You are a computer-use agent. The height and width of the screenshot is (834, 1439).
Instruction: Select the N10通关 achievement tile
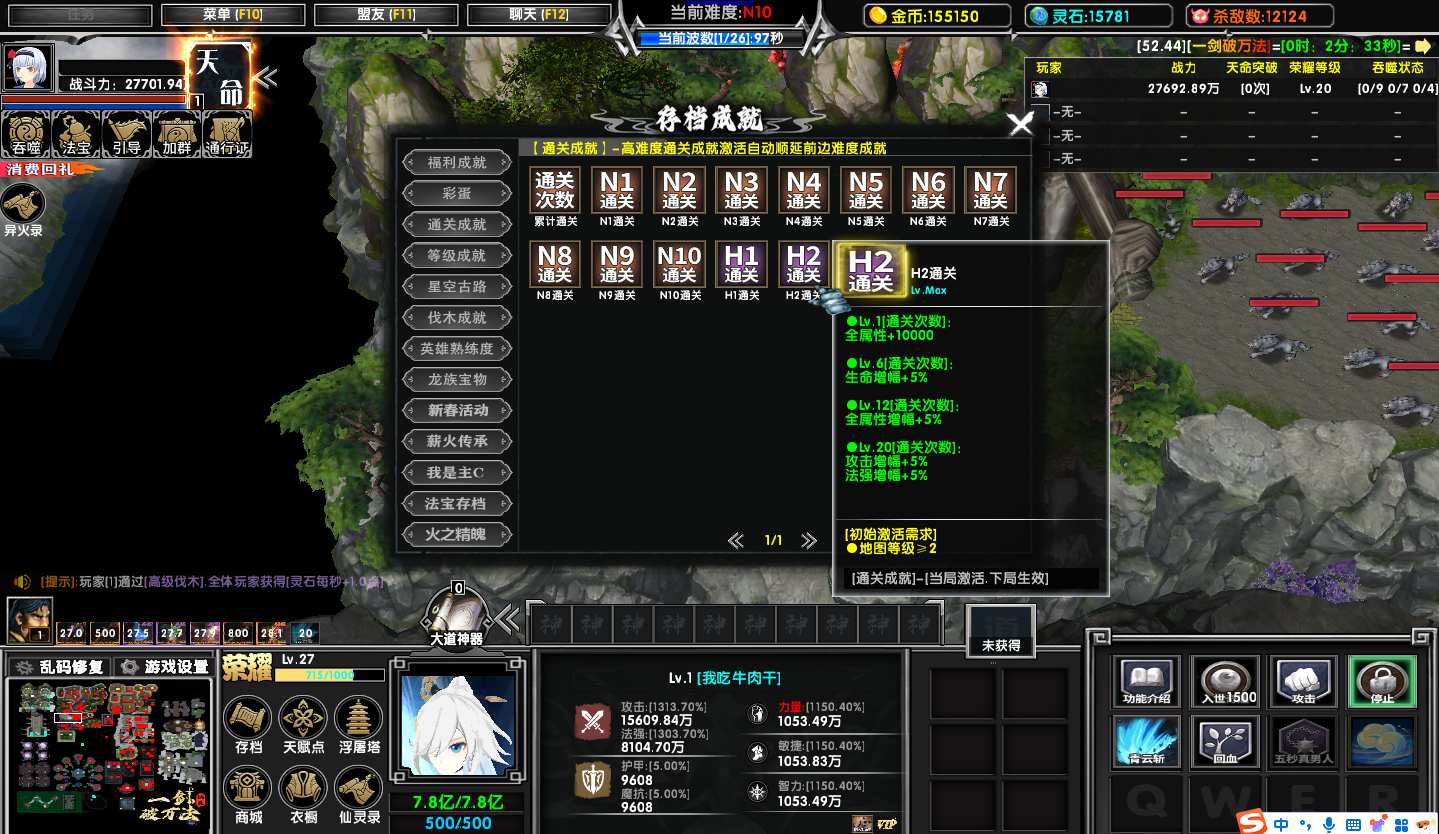click(679, 267)
